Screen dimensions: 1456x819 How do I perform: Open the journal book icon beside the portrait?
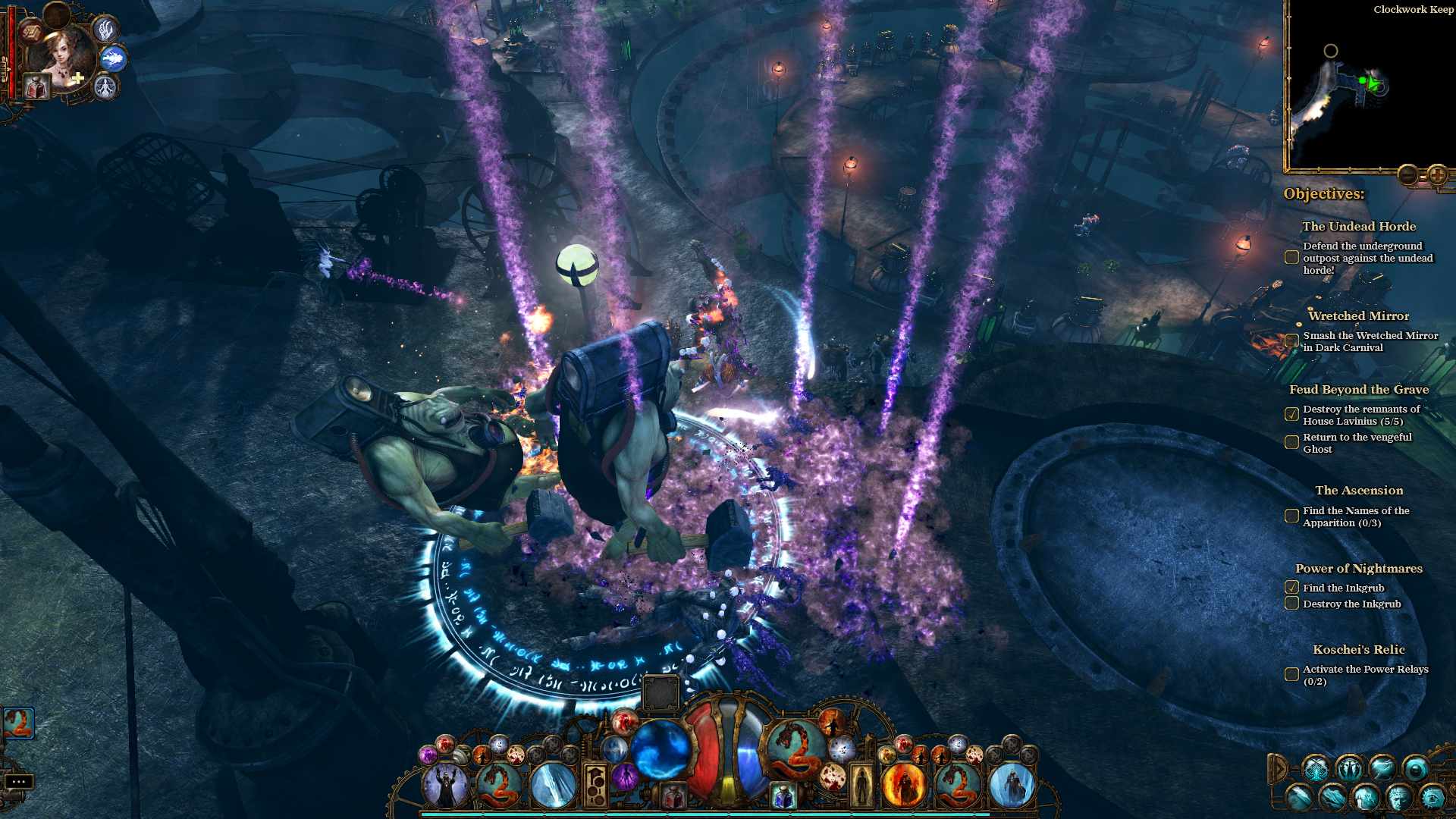[x=30, y=33]
